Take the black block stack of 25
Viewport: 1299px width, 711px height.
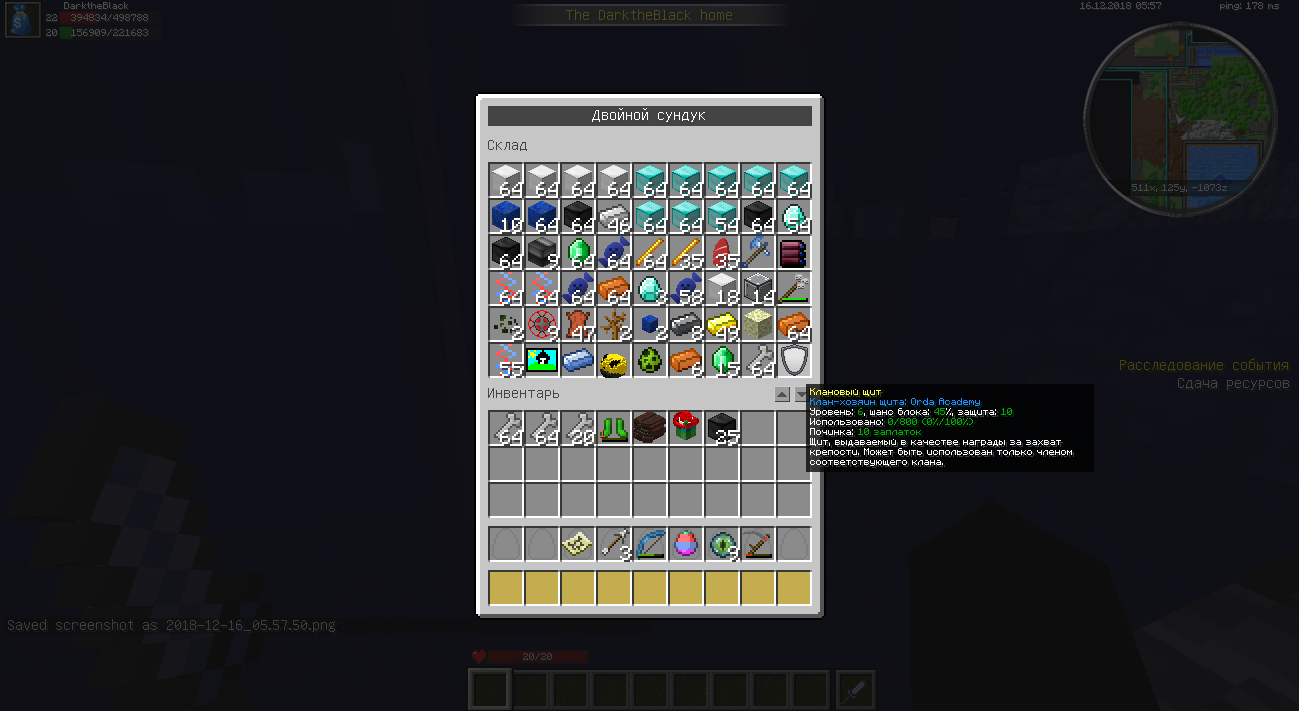[722, 428]
